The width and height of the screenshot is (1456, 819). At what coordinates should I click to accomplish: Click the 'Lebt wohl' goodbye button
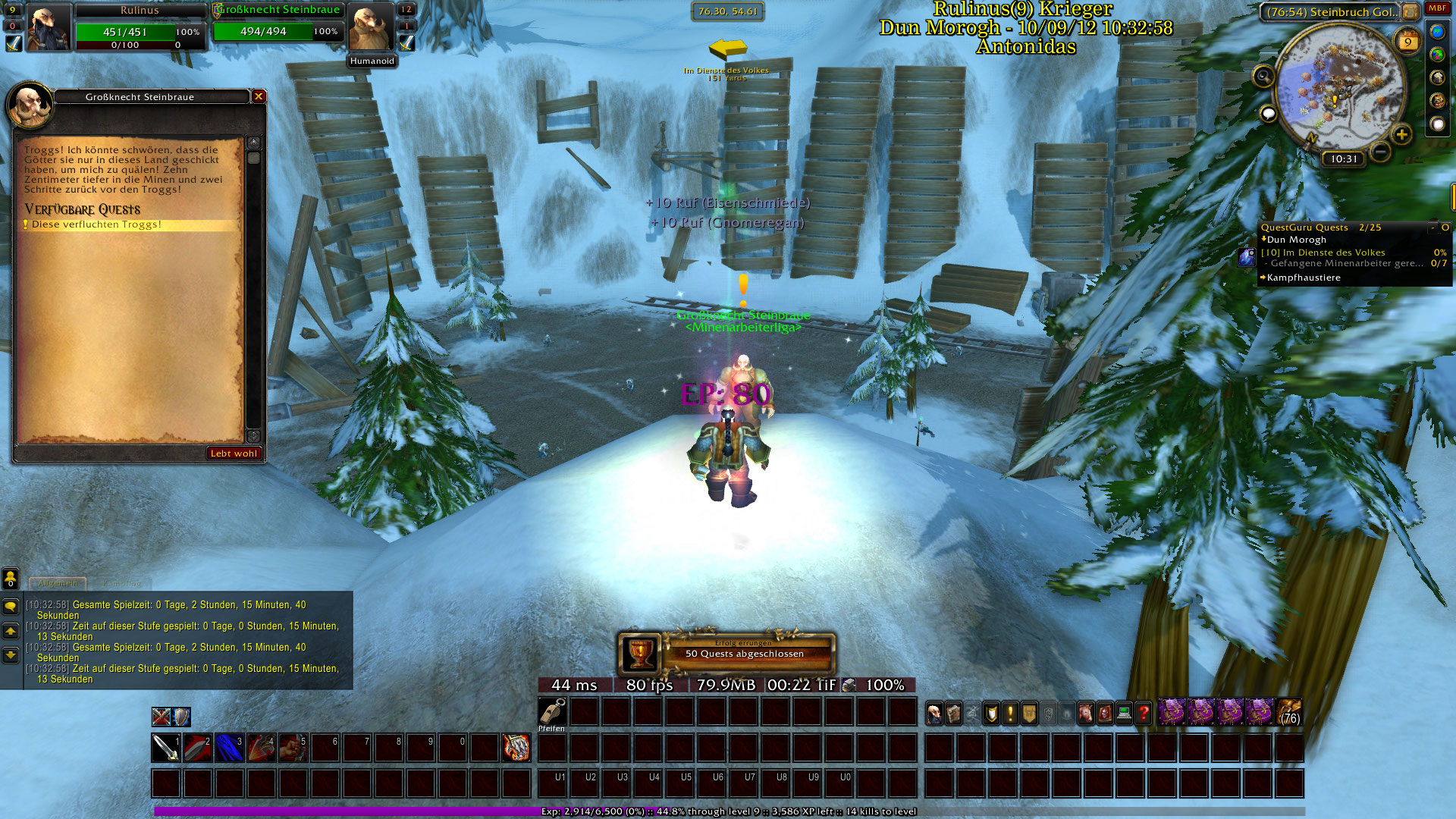pyautogui.click(x=234, y=453)
